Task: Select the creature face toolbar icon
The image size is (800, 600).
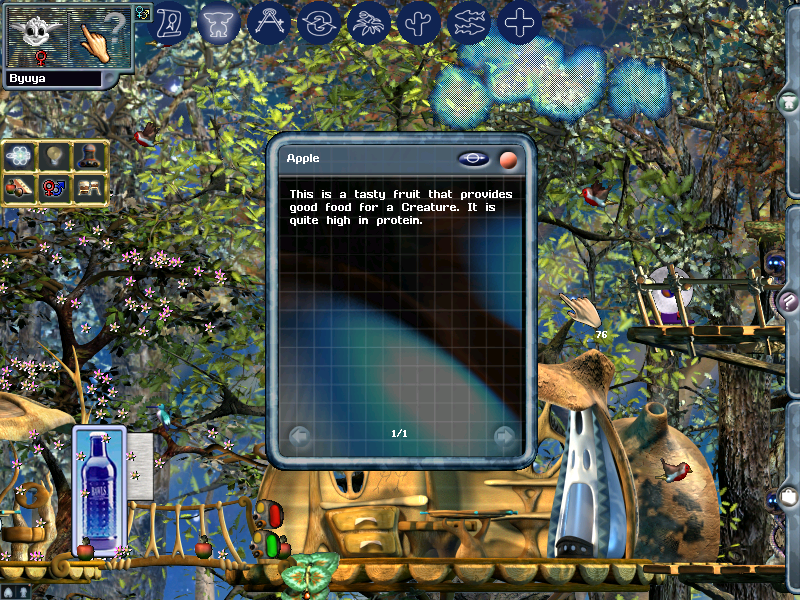Action: tap(219, 22)
